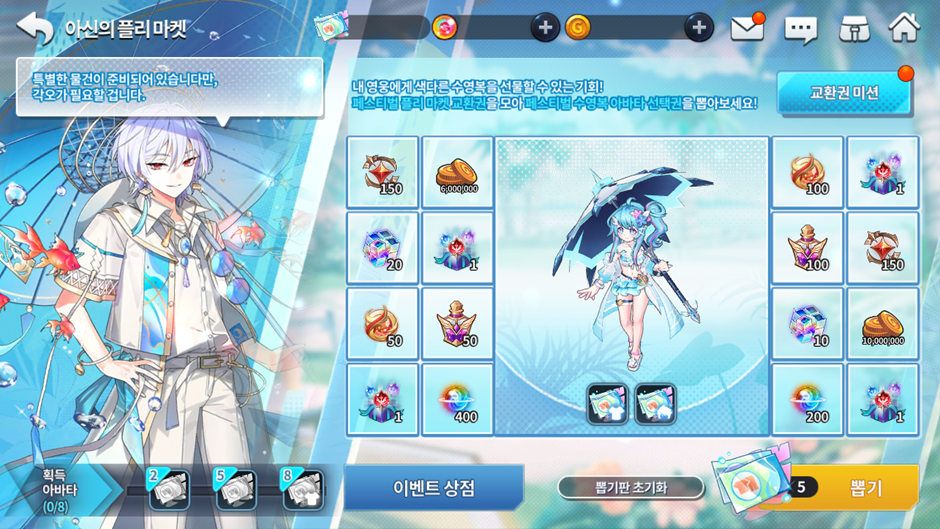Viewport: 940px width, 529px height.
Task: Select the rainbow orb 400 reward
Action: click(457, 400)
